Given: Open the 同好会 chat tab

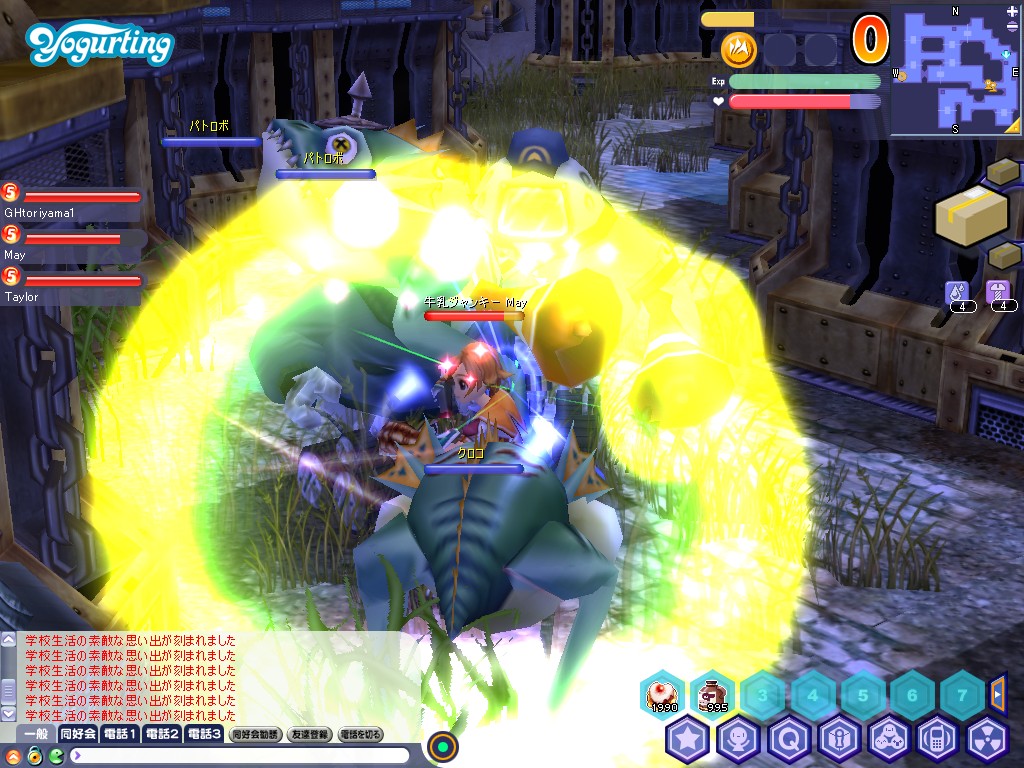Looking at the screenshot, I should [78, 734].
